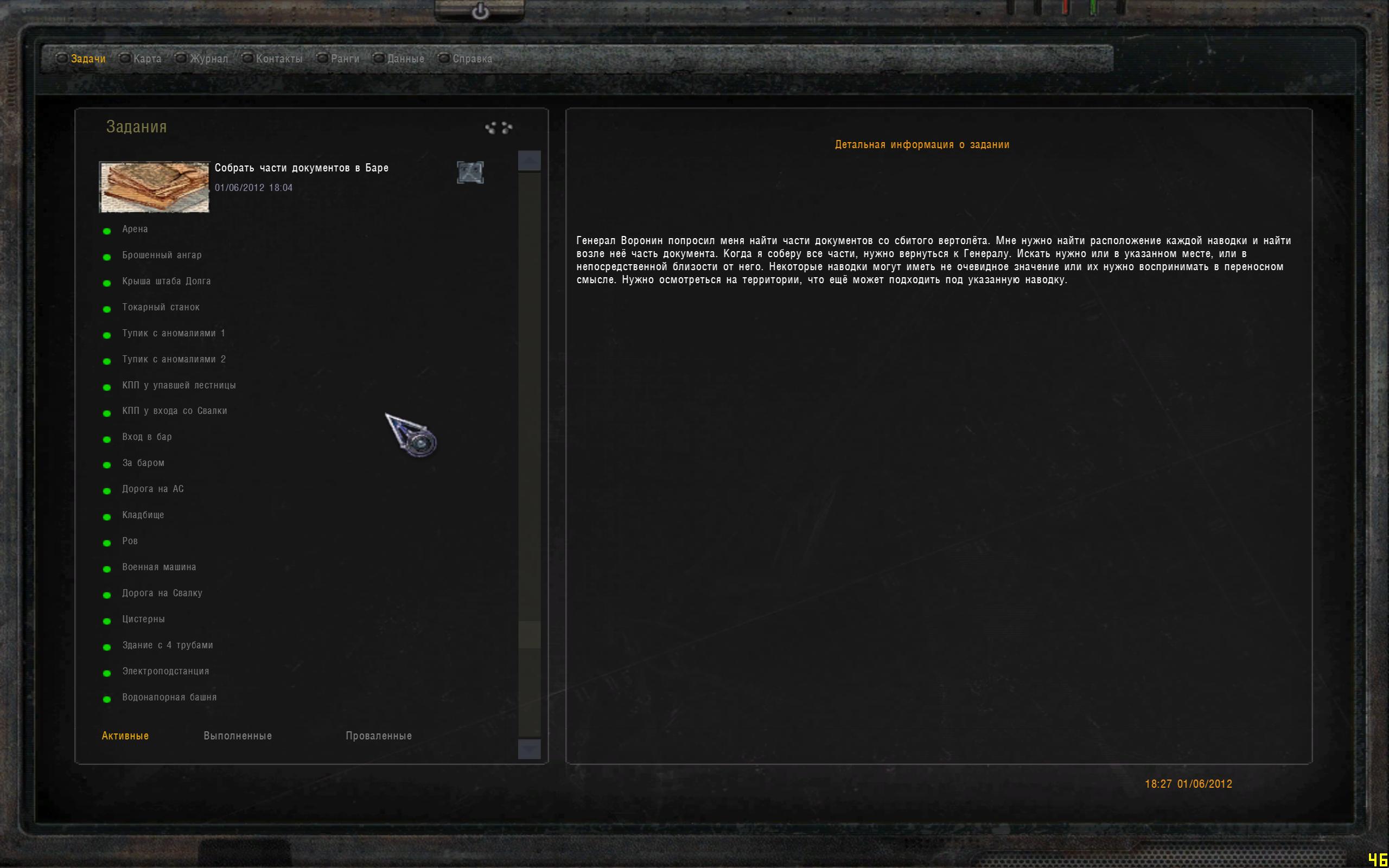This screenshot has height=868, width=1389.
Task: Switch to the Данные tab
Action: click(405, 59)
